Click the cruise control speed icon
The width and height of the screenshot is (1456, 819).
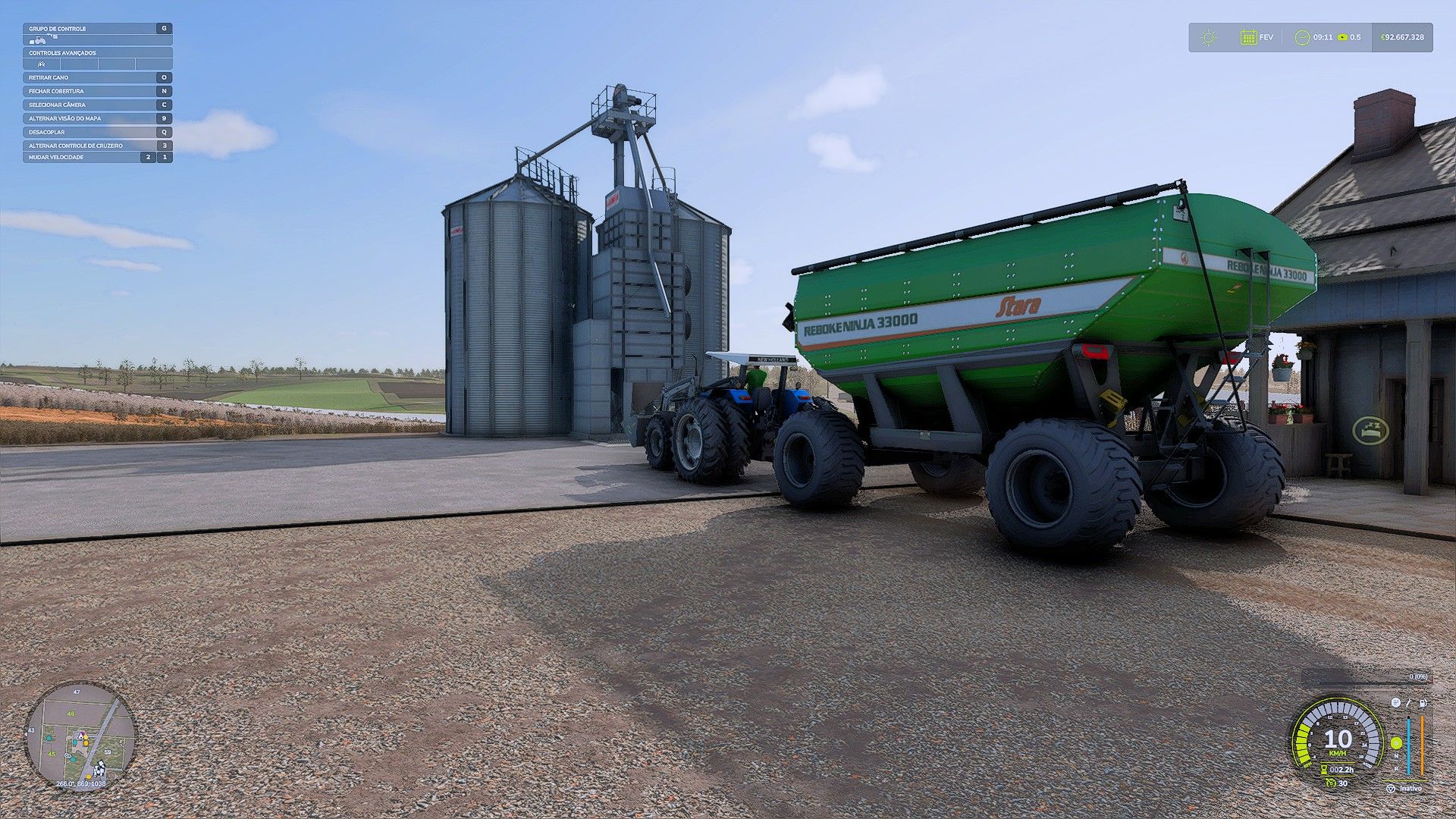[x=1331, y=783]
